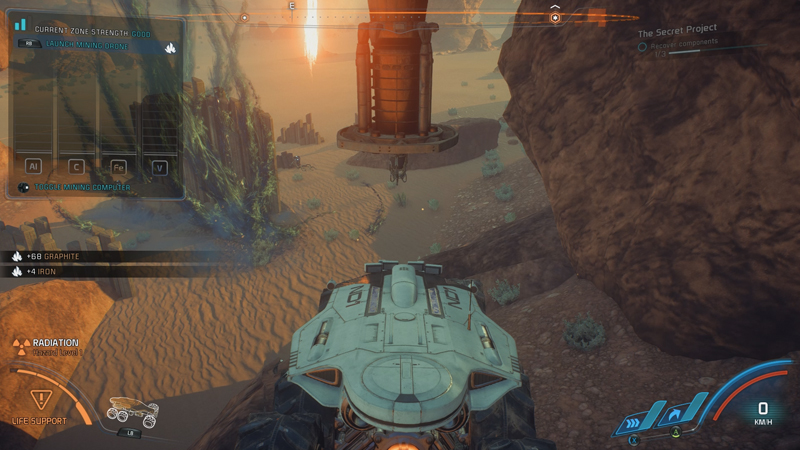
Task: Select the C graphite mineral box
Action: tap(74, 167)
